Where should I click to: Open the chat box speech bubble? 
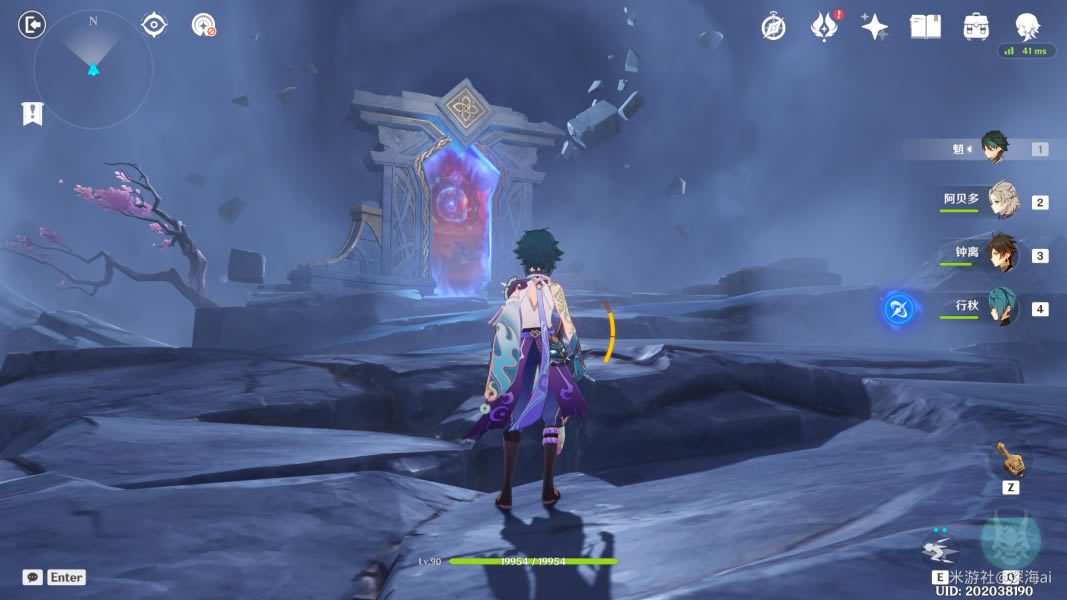click(33, 577)
